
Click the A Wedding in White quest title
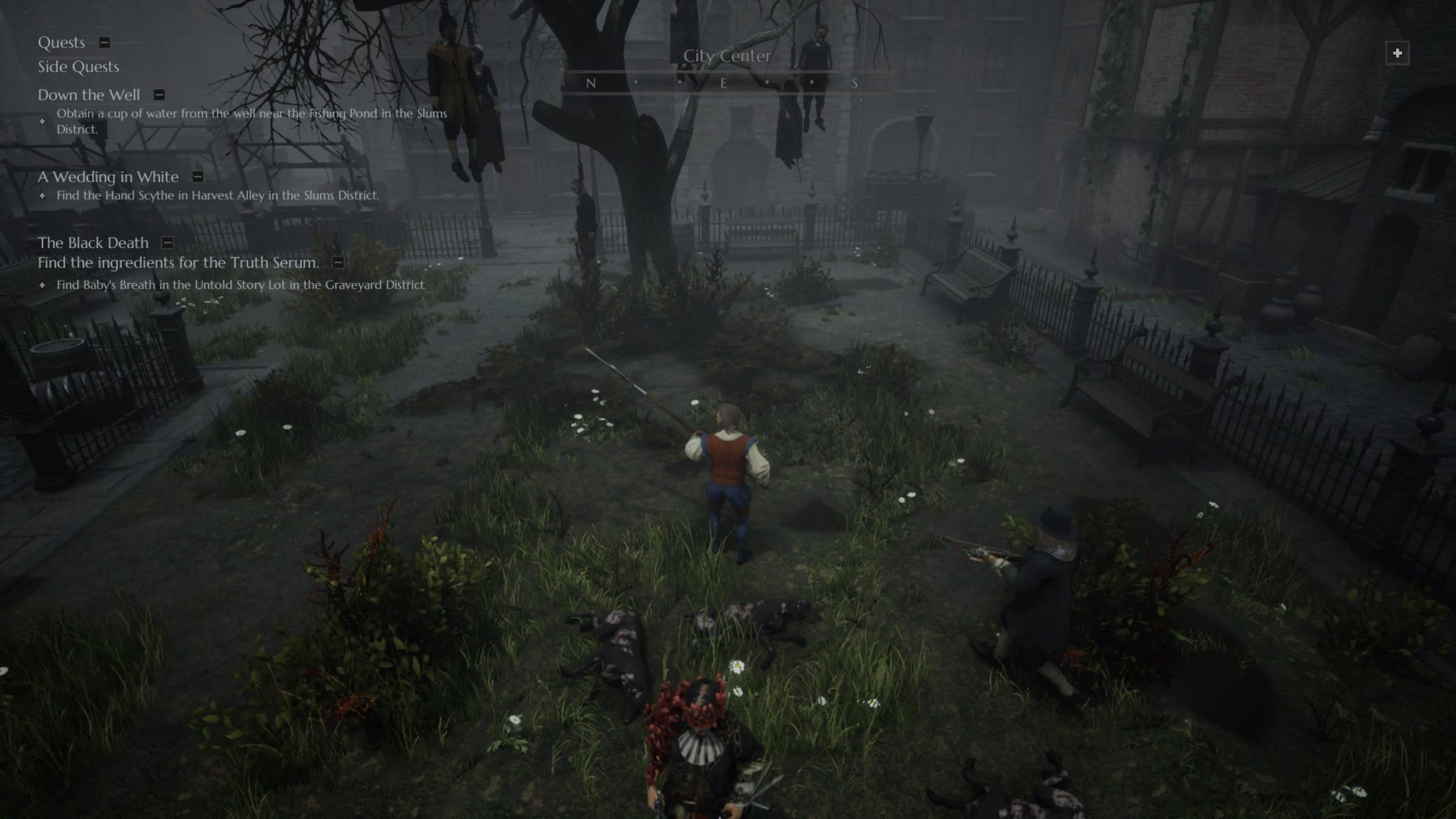point(107,176)
